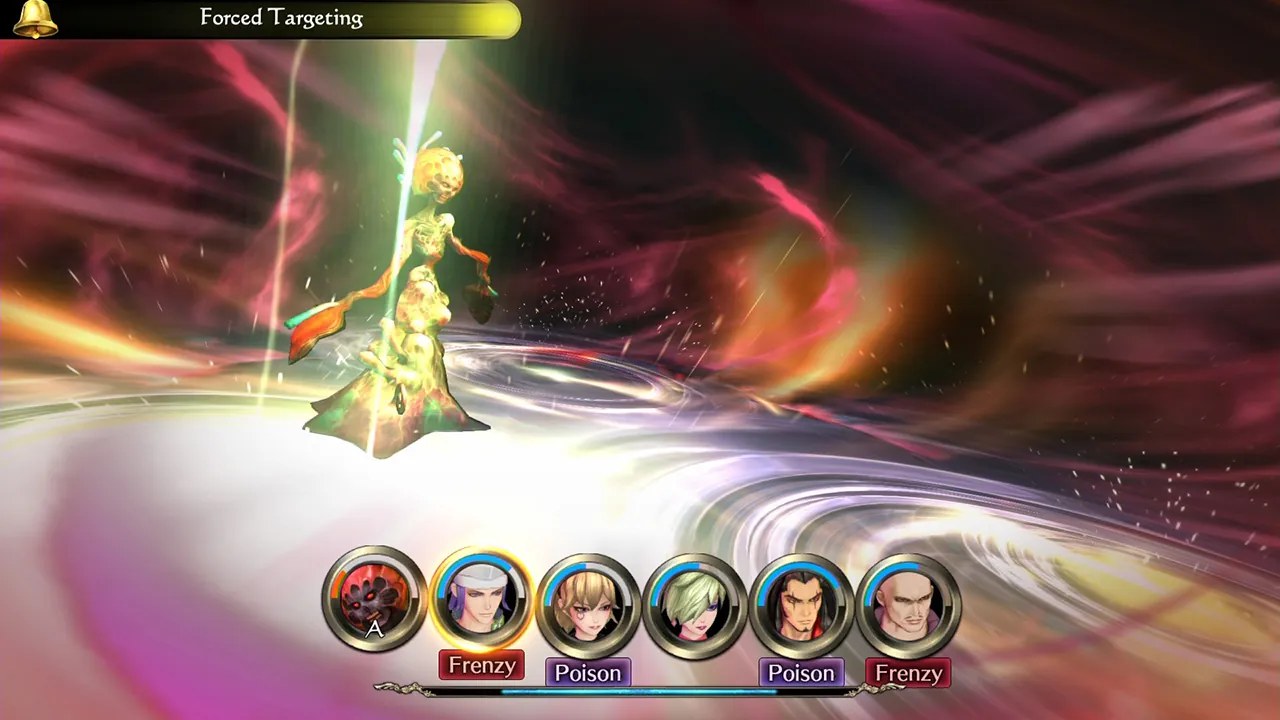
Task: Toggle the Frenzy status on the bandana character
Action: tap(481, 665)
